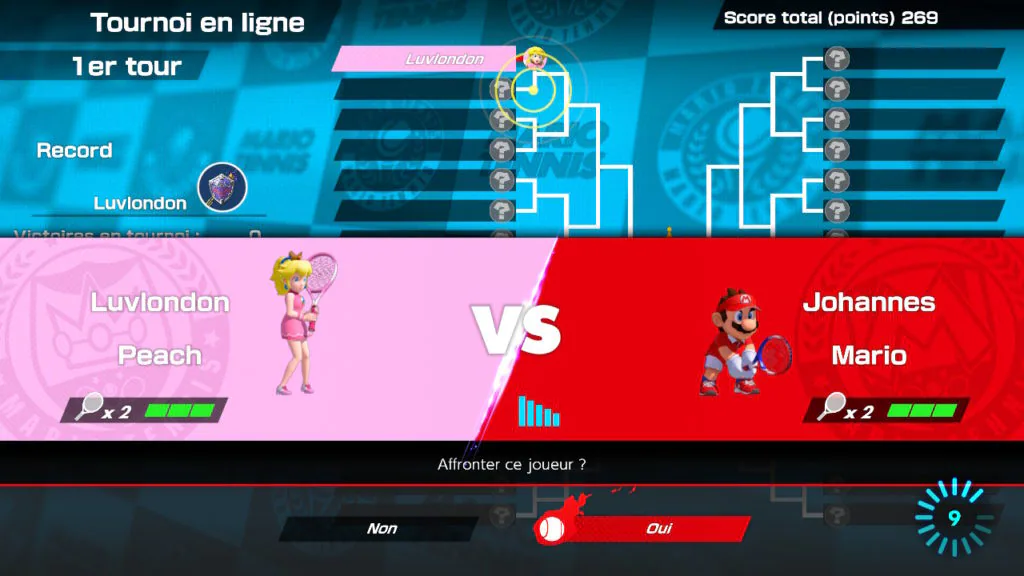Select Non to decline the match

381,529
